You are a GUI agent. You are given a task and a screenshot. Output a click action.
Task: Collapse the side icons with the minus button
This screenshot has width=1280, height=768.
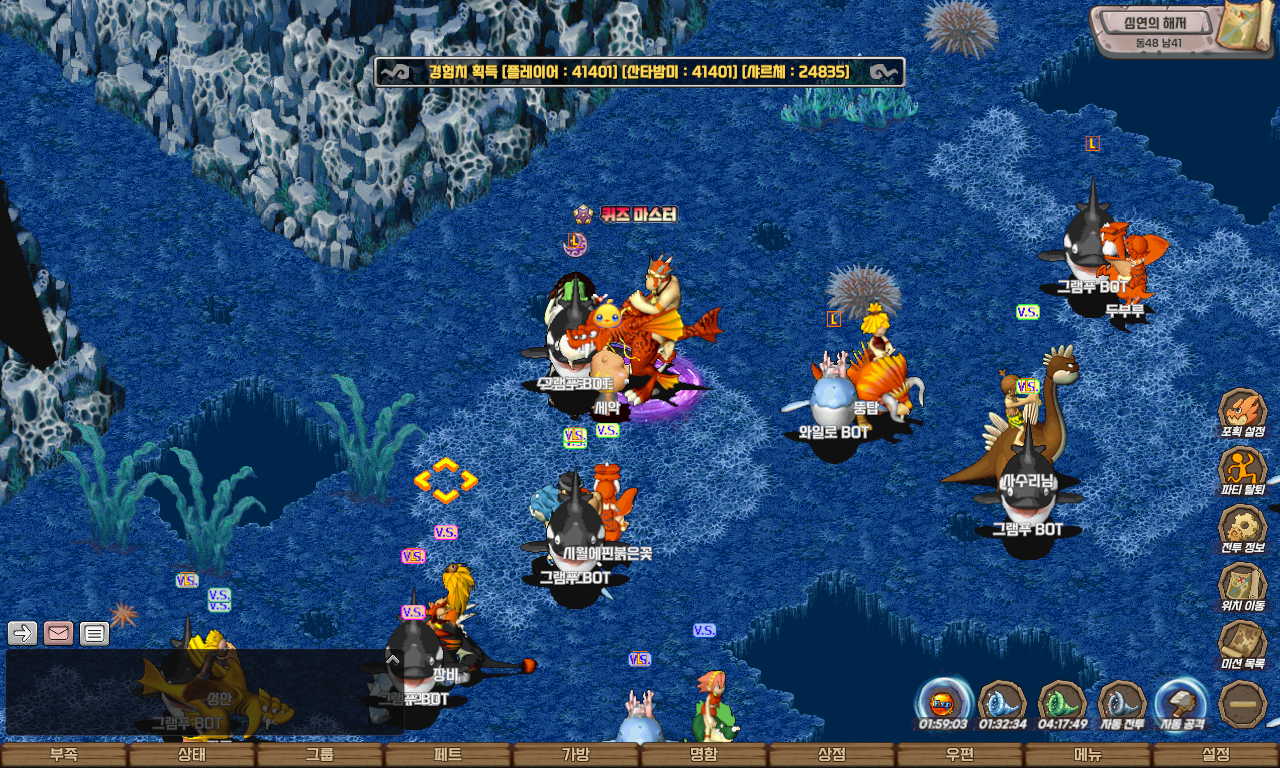coord(1243,703)
